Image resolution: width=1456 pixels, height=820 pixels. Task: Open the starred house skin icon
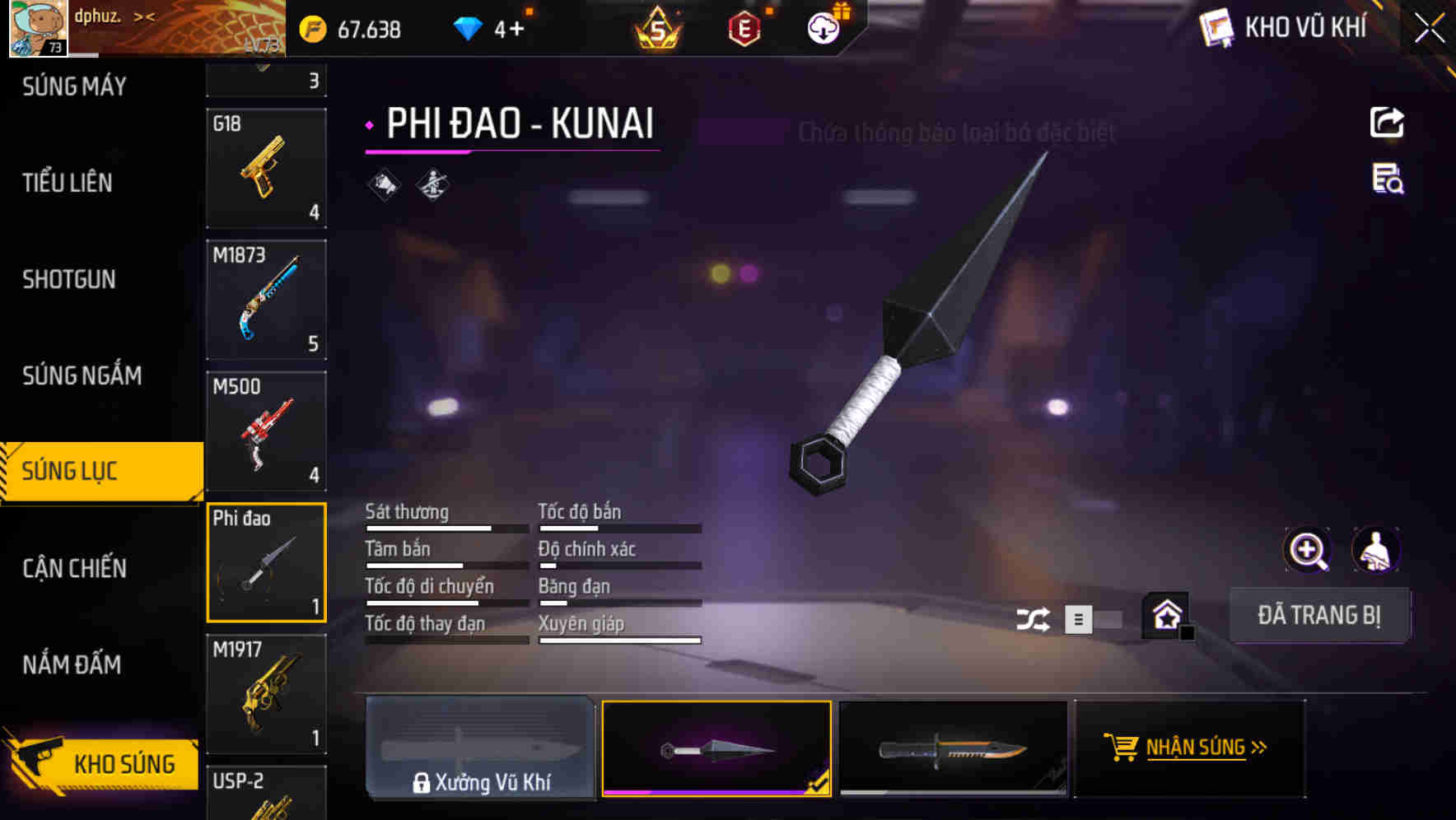click(x=1167, y=615)
